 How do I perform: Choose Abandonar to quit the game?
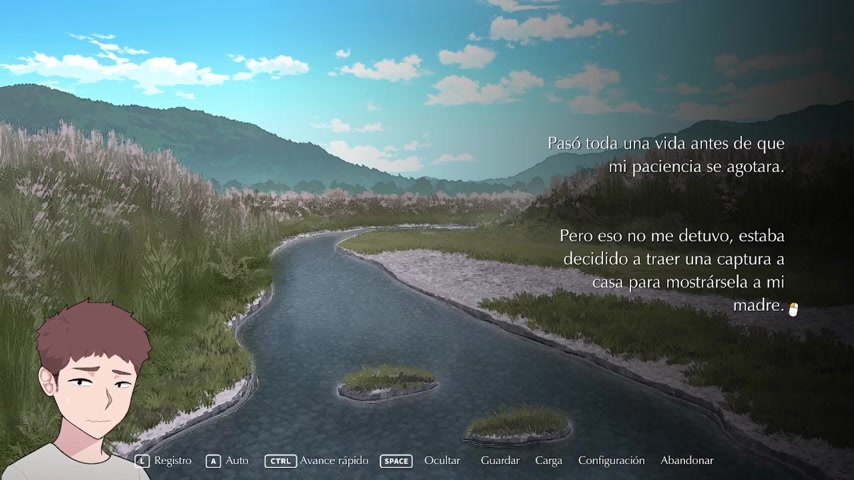(x=686, y=461)
